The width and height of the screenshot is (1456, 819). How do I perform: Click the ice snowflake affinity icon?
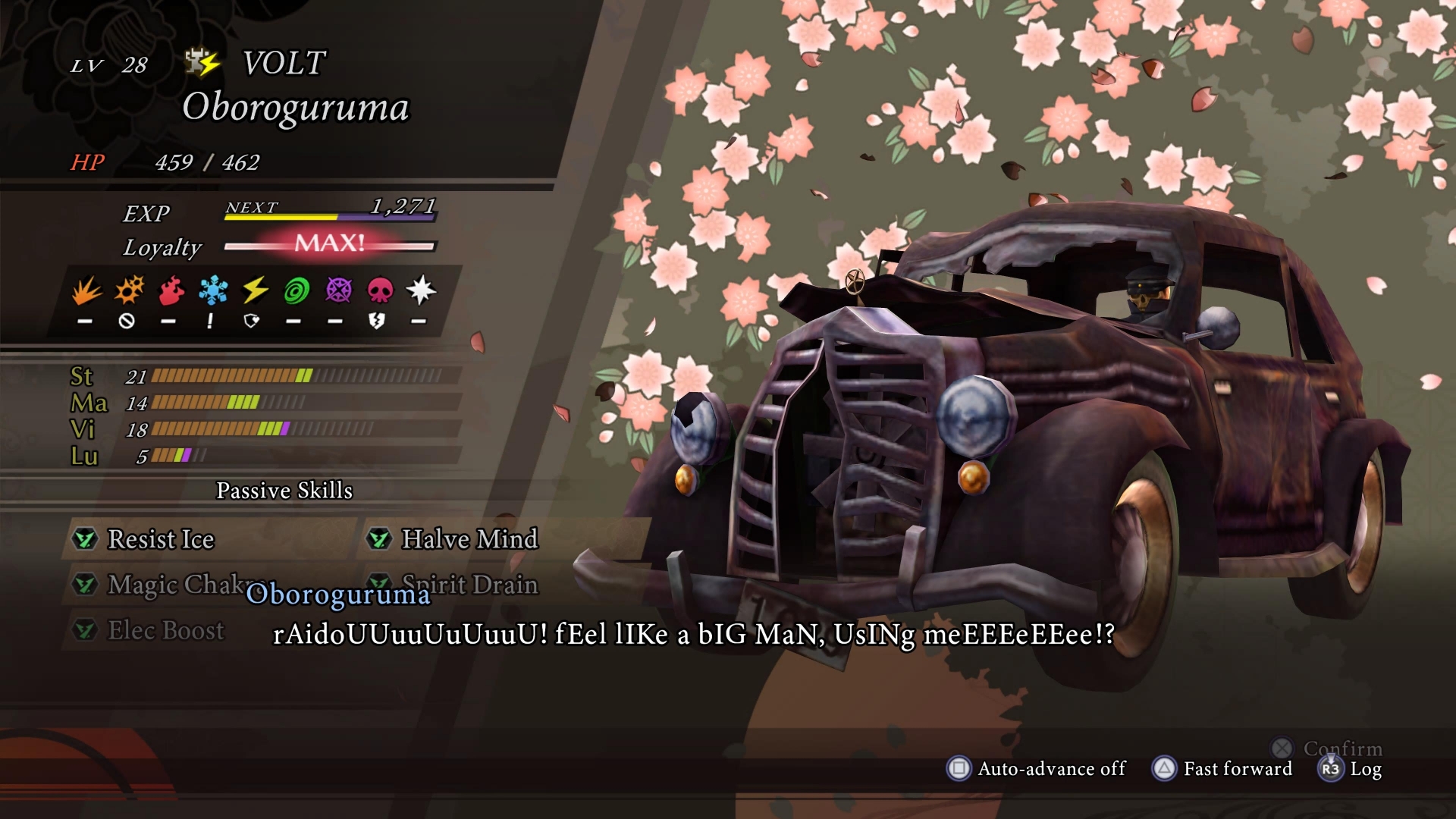213,290
